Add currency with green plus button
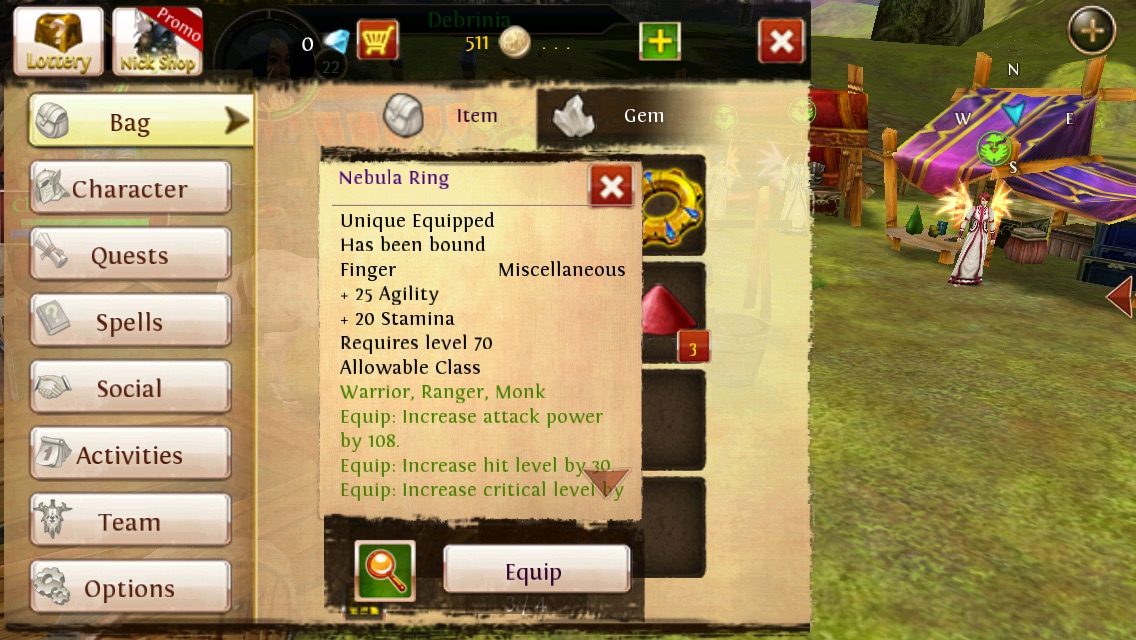This screenshot has height=640, width=1136. coord(660,42)
